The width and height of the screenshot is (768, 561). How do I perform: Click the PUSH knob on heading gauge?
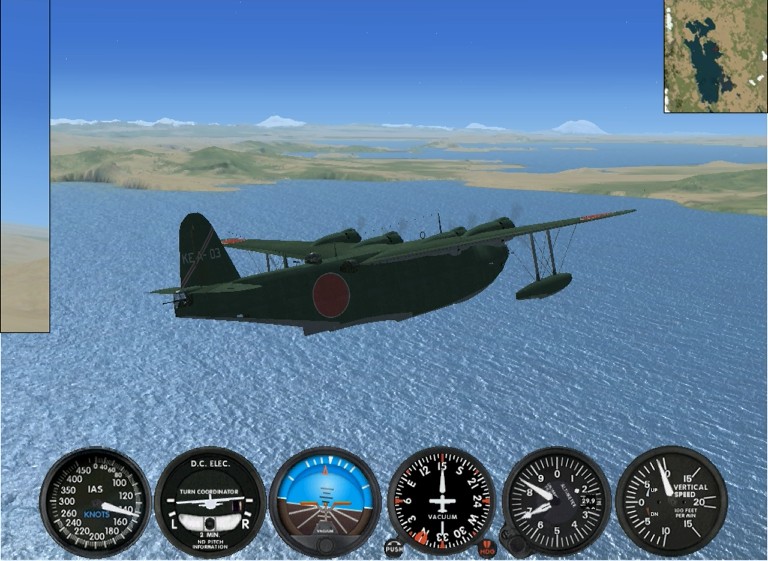[394, 548]
